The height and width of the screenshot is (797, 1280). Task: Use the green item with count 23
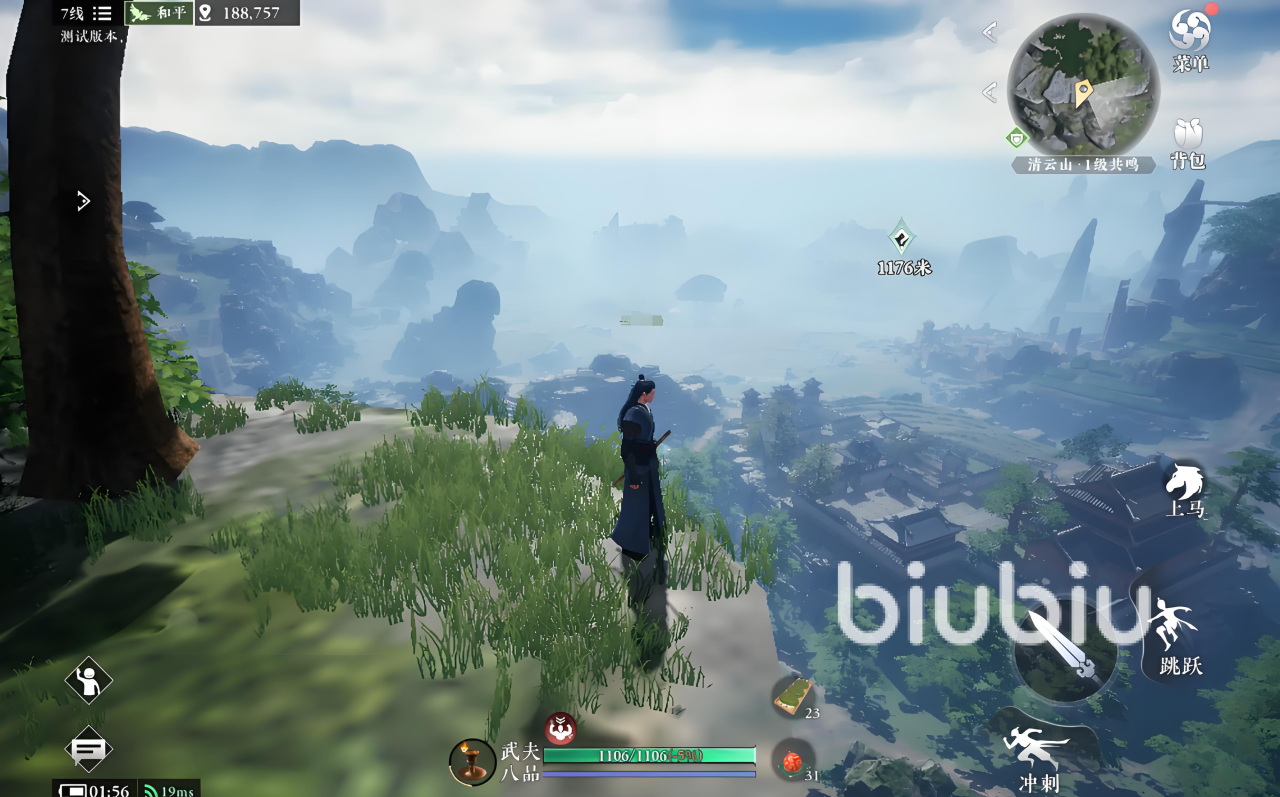point(793,696)
